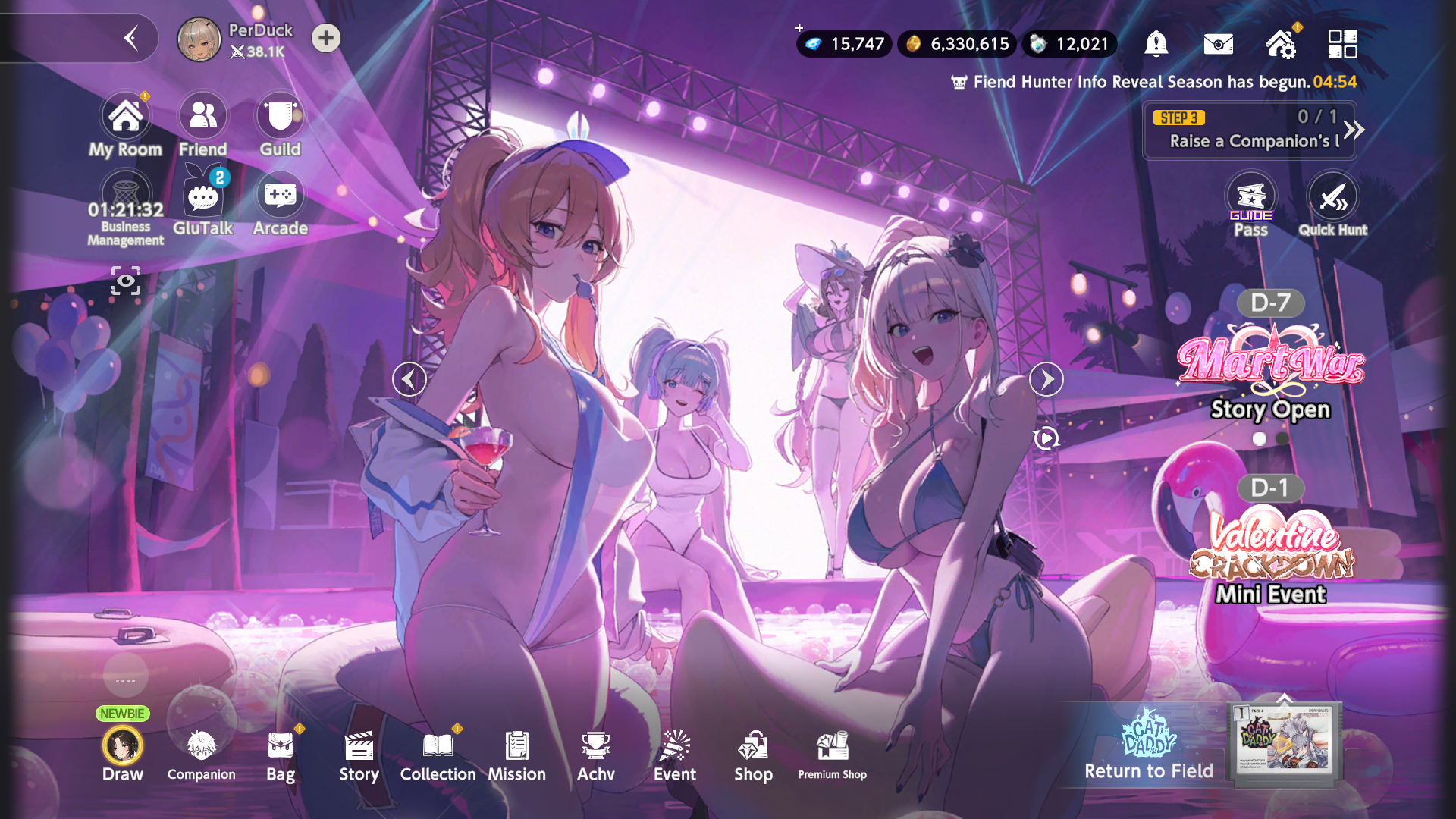Open the Collection book
1456x819 pixels.
click(438, 752)
